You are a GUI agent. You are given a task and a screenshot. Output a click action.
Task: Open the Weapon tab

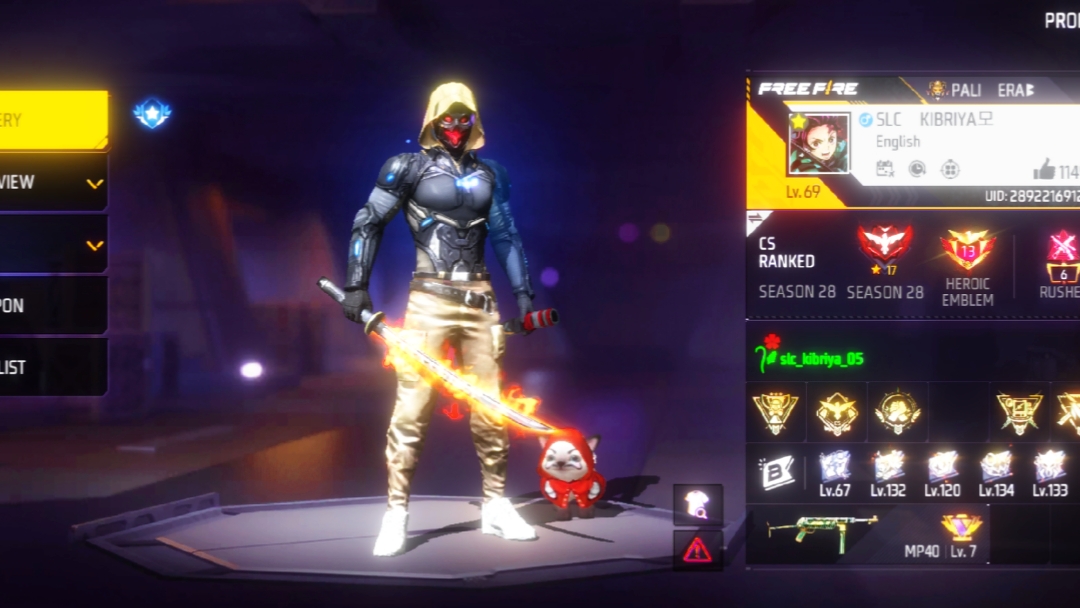click(52, 306)
